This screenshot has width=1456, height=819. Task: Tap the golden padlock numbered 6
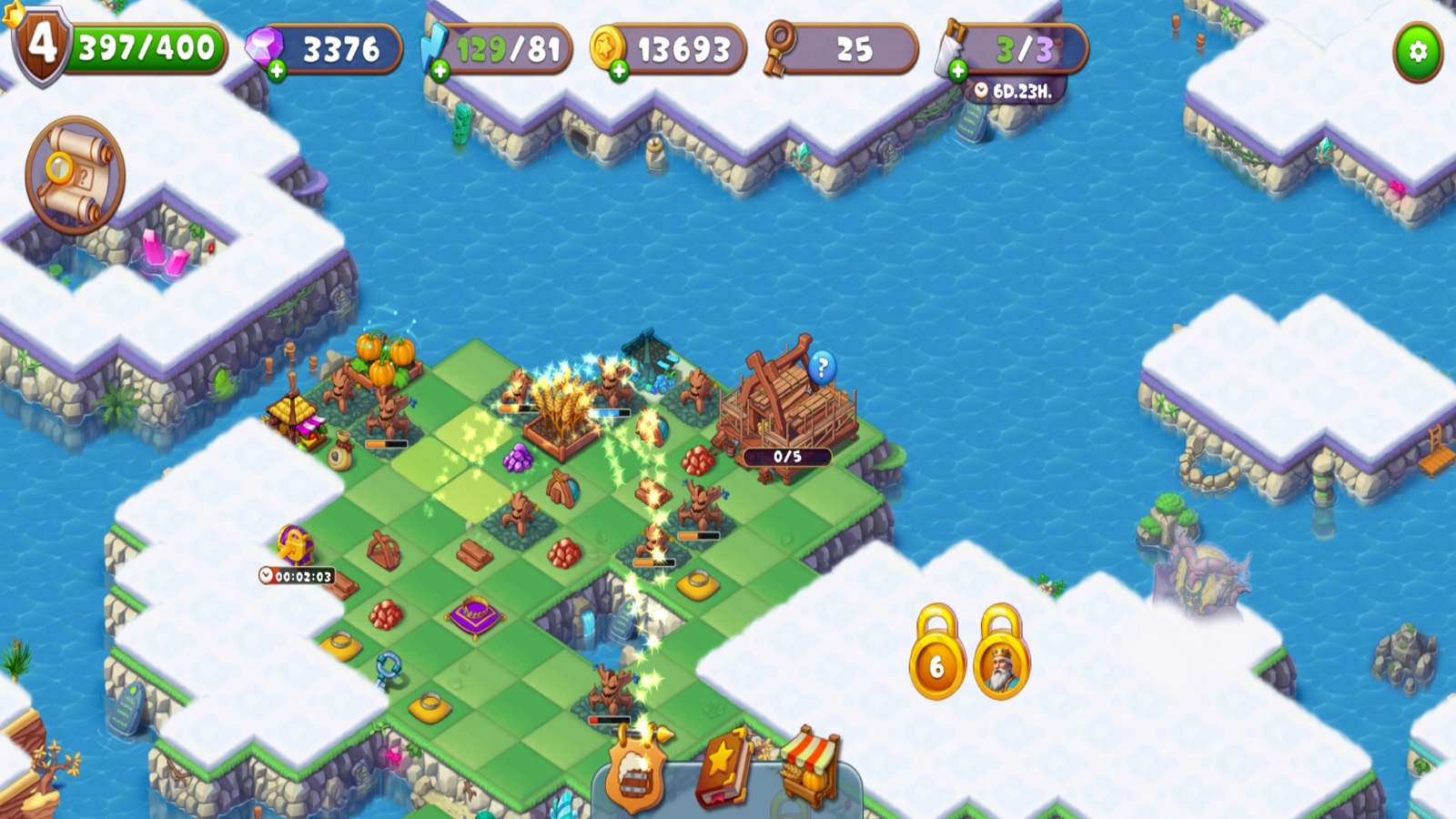(936, 655)
